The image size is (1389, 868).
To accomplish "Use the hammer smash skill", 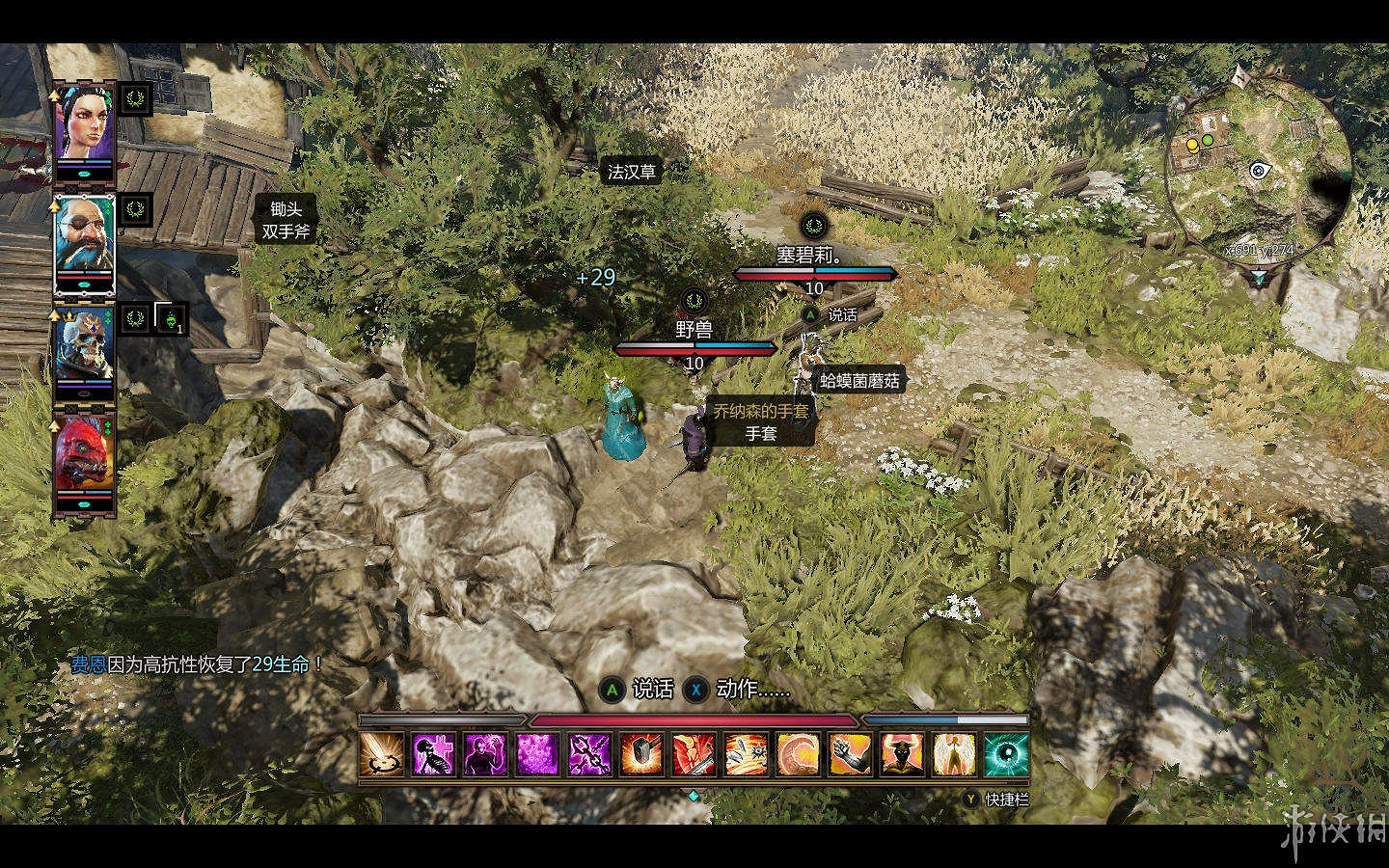I will pyautogui.click(x=641, y=754).
